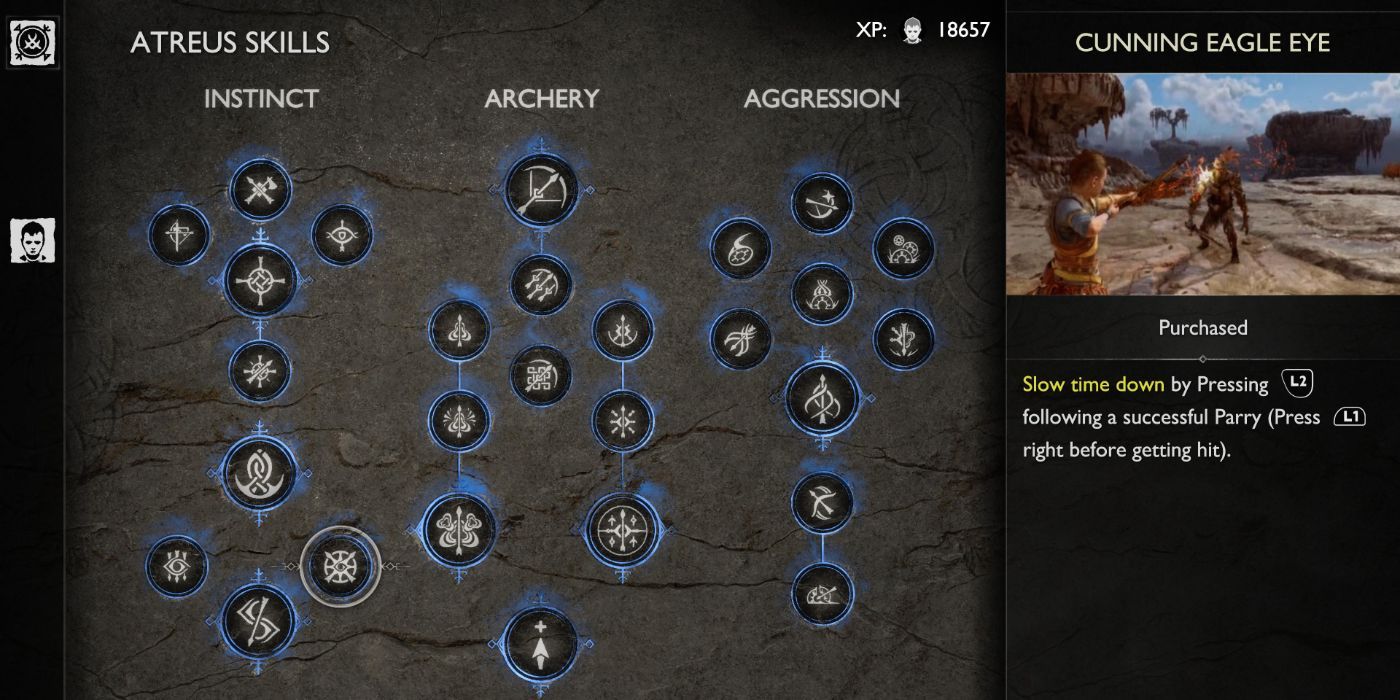1400x700 pixels.
Task: View the Cunning Eagle Eye preview thumbnail
Action: (x=1202, y=184)
